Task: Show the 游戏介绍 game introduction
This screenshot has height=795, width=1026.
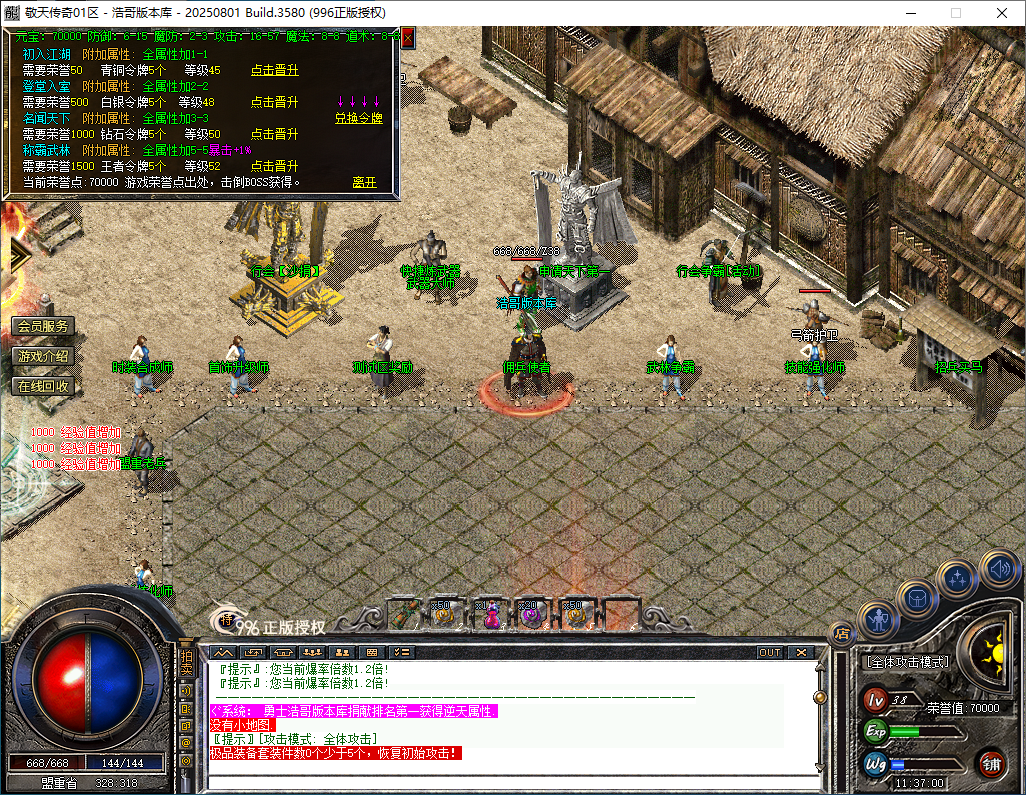Action: pyautogui.click(x=43, y=356)
